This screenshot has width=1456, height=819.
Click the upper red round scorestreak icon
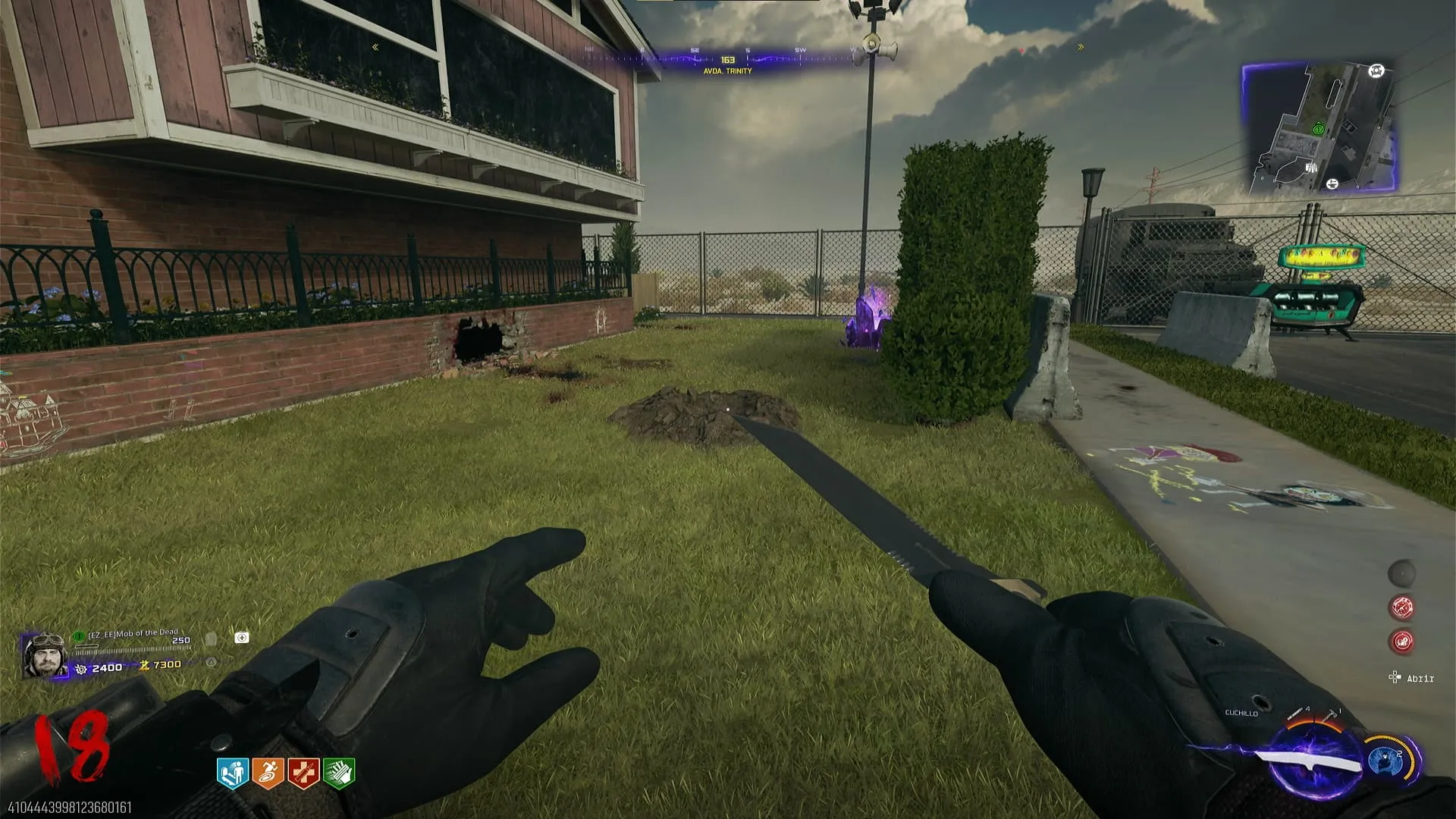(1402, 607)
